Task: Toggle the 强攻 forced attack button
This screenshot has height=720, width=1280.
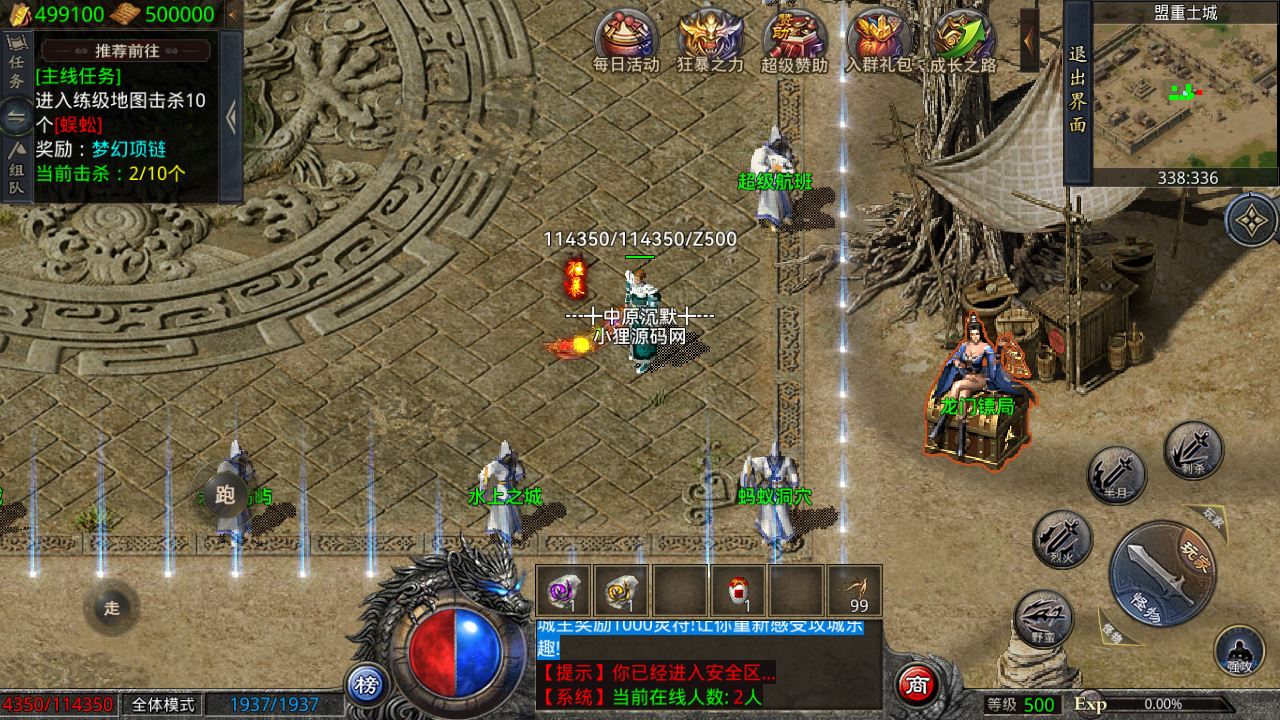Action: (x=1239, y=651)
